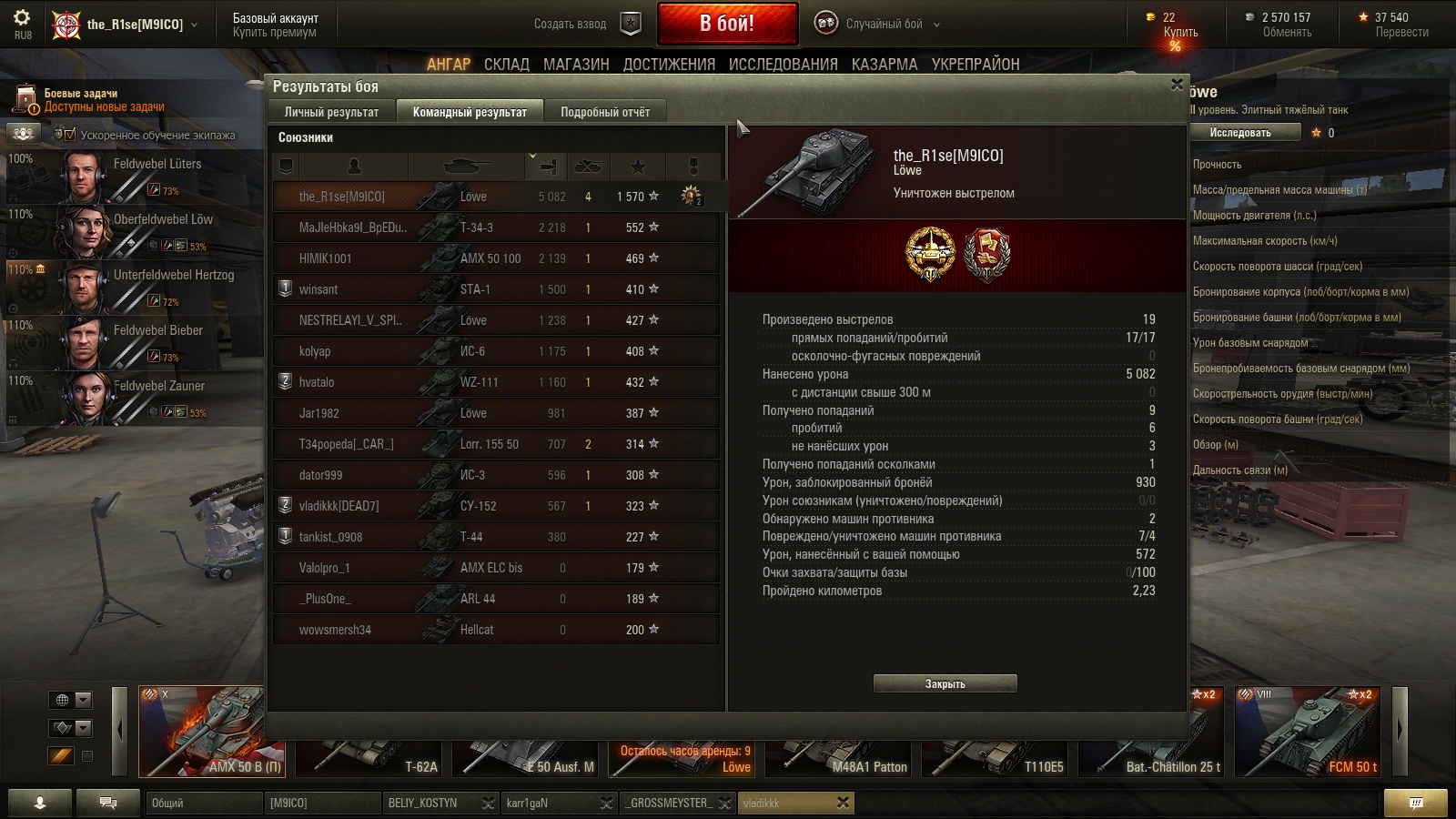The image size is (1456, 819).
Task: Switch to the Личный результат tab
Action: coord(331,112)
